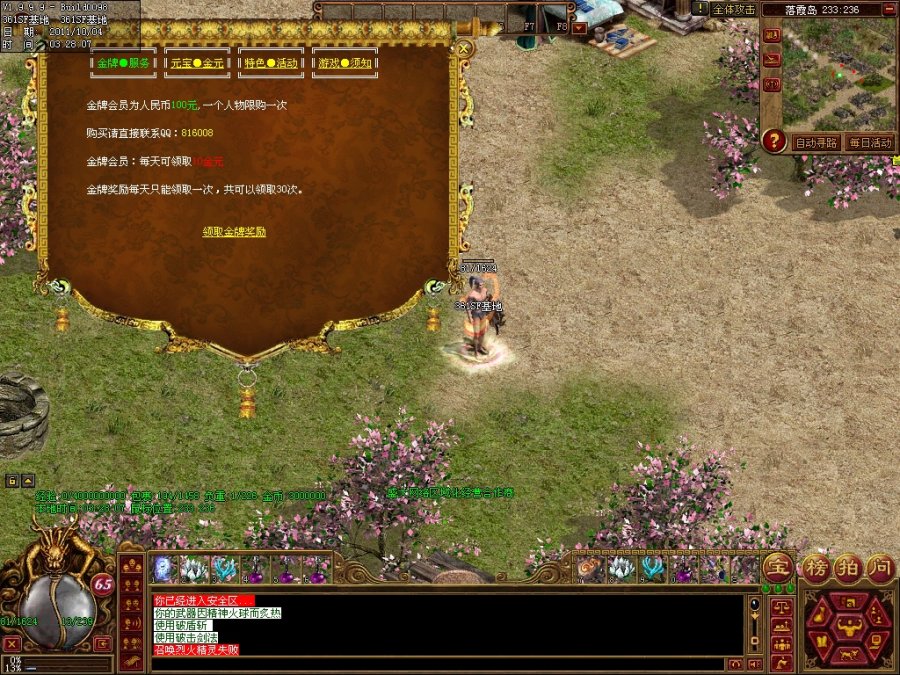Open the 宝 treasure shop button
Image resolution: width=900 pixels, height=675 pixels.
(777, 567)
